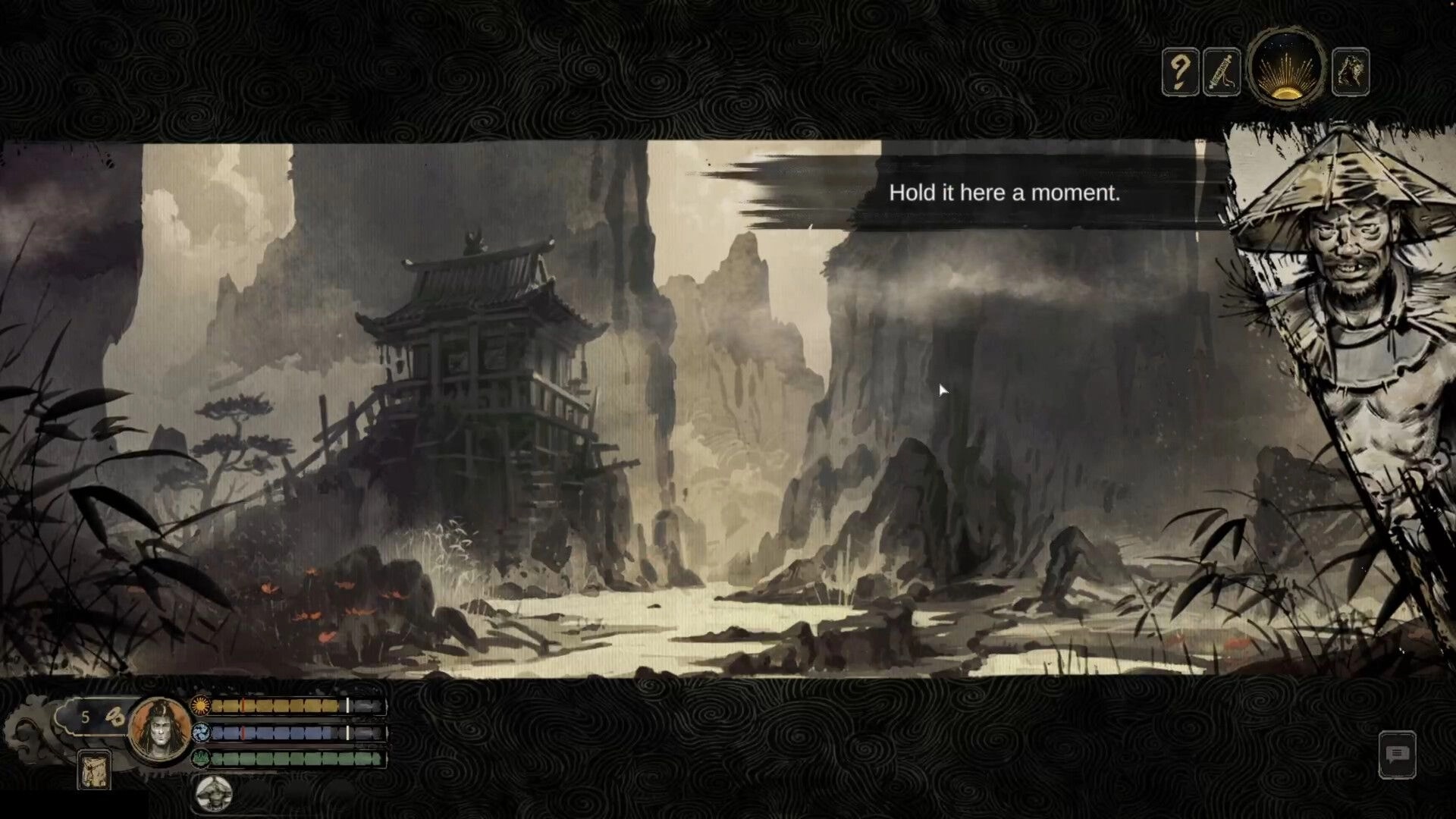Click the coin currency icon near the 5
This screenshot has height=819, width=1456.
coord(115,714)
